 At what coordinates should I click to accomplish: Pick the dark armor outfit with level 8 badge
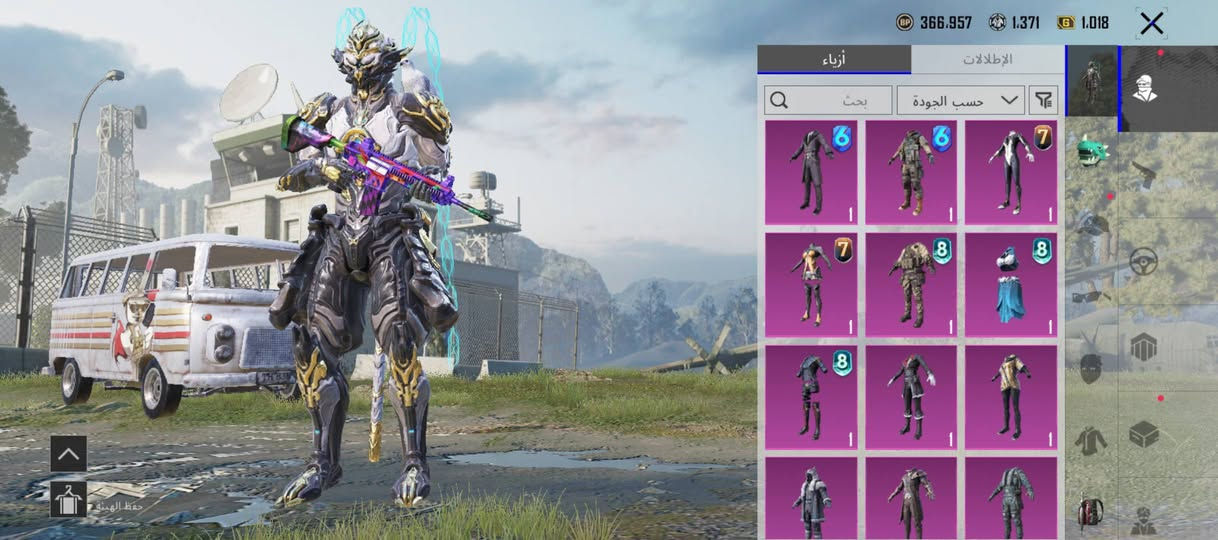[x=811, y=397]
